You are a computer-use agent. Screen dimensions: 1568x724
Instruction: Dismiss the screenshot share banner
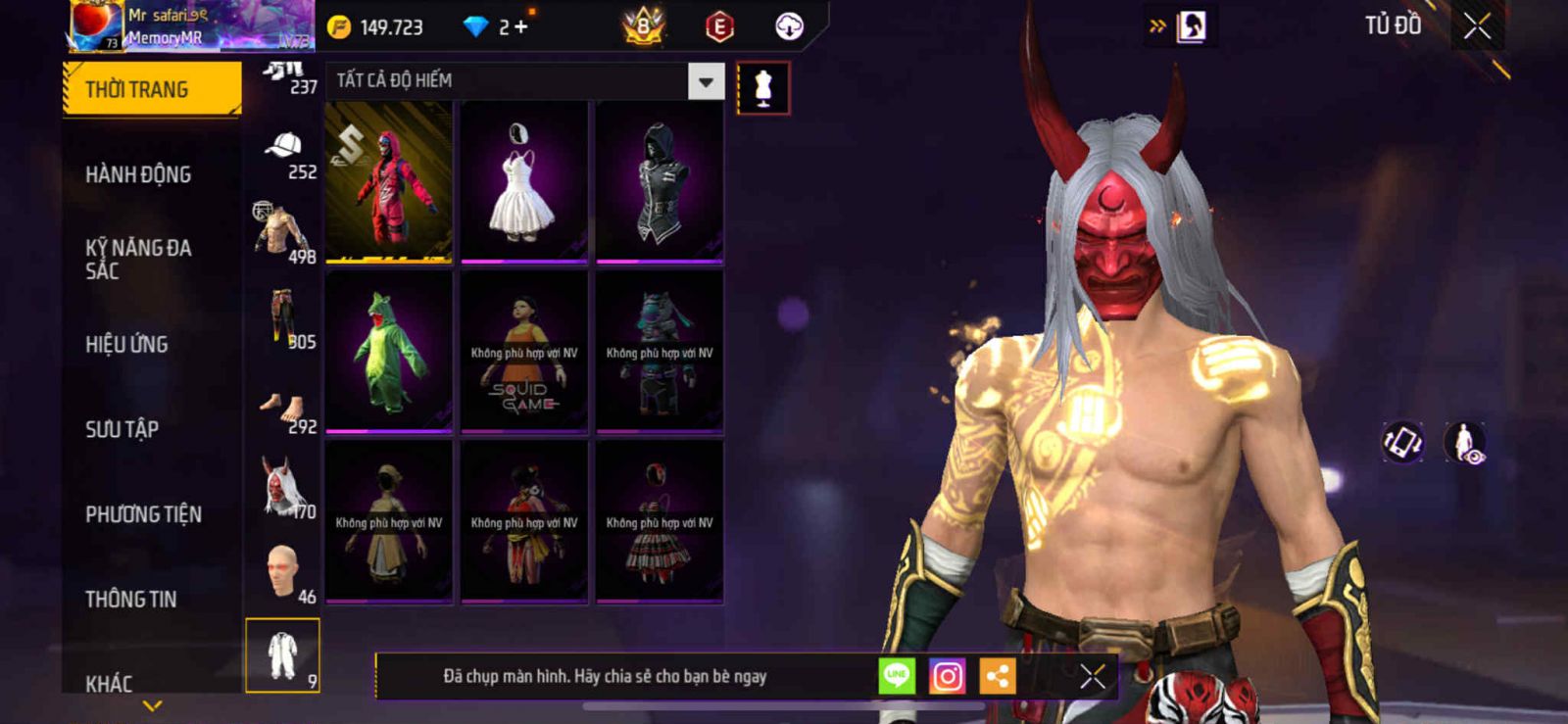(1092, 676)
